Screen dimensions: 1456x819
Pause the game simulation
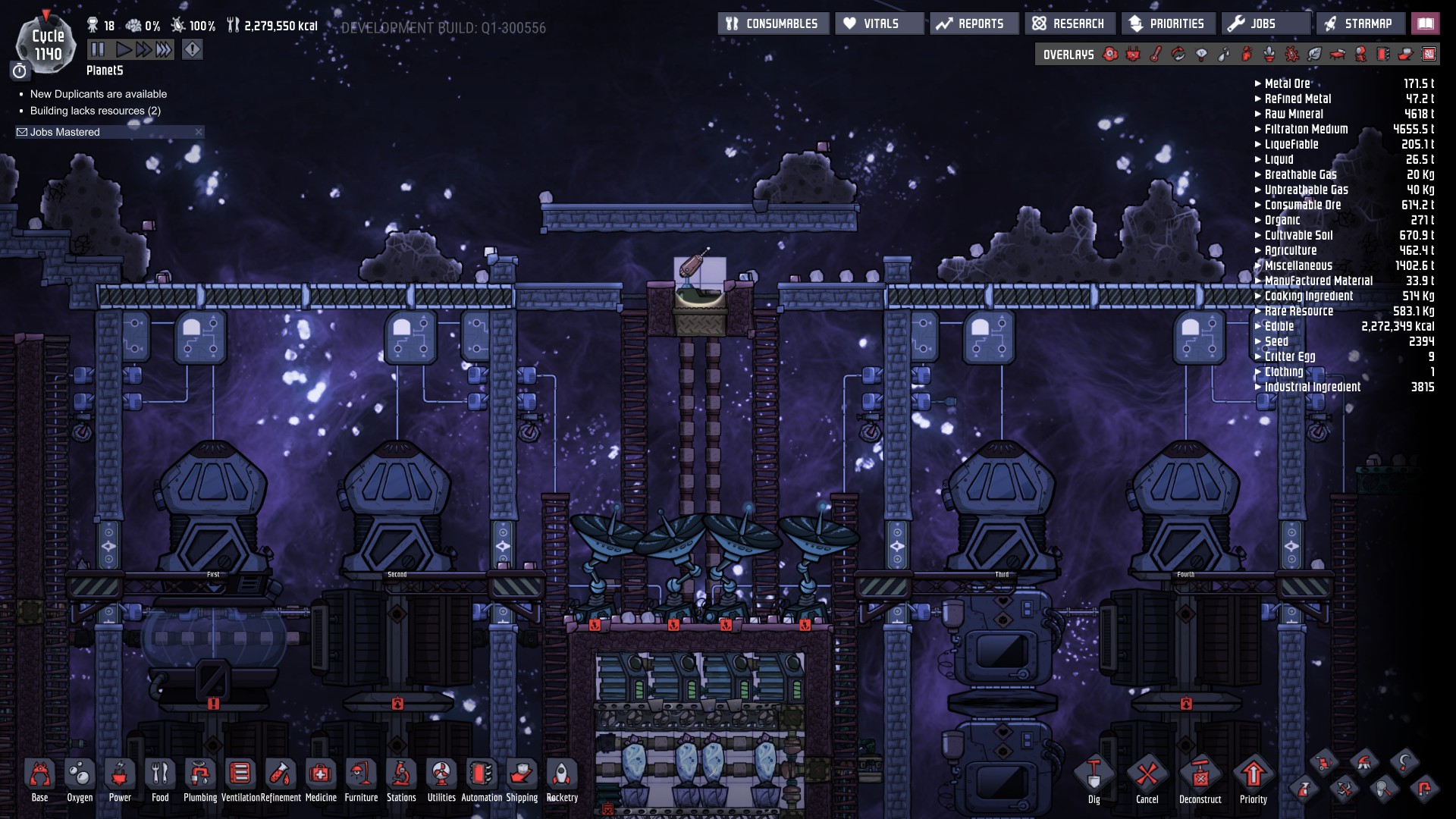pos(98,50)
